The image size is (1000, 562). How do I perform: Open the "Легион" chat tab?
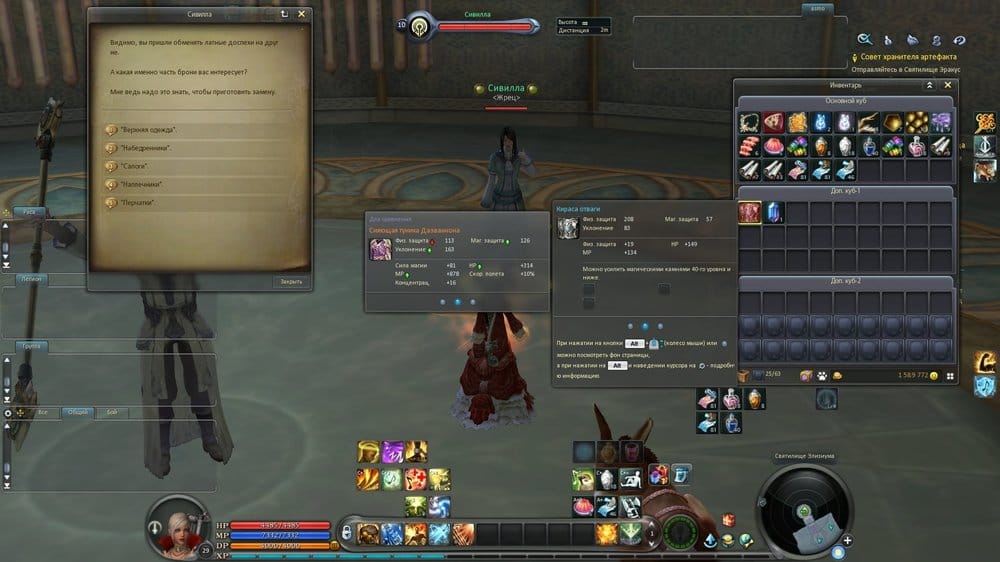click(31, 279)
